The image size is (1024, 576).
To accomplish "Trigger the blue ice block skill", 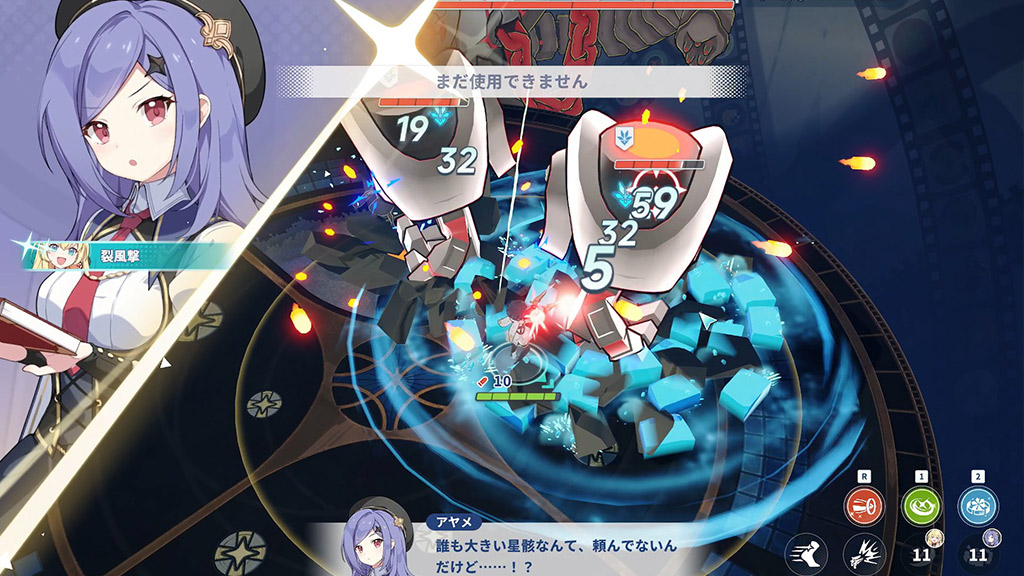I will pyautogui.click(x=978, y=506).
